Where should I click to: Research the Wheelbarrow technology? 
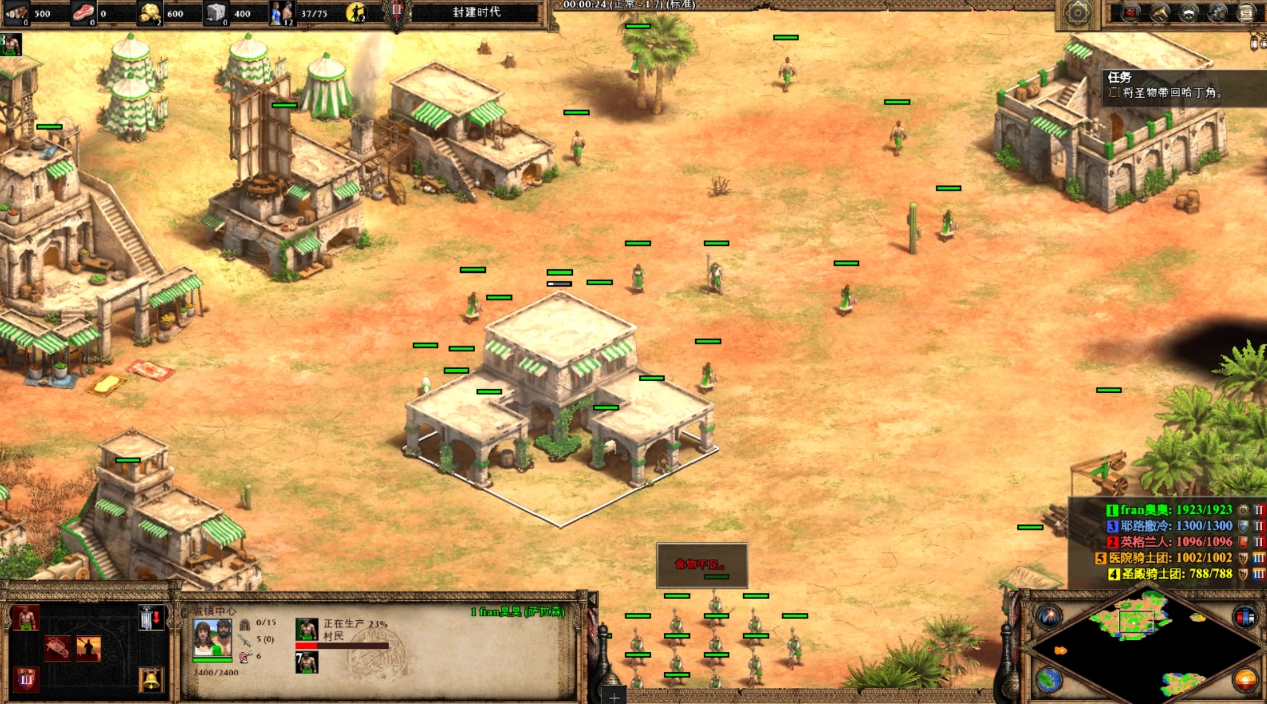point(58,649)
